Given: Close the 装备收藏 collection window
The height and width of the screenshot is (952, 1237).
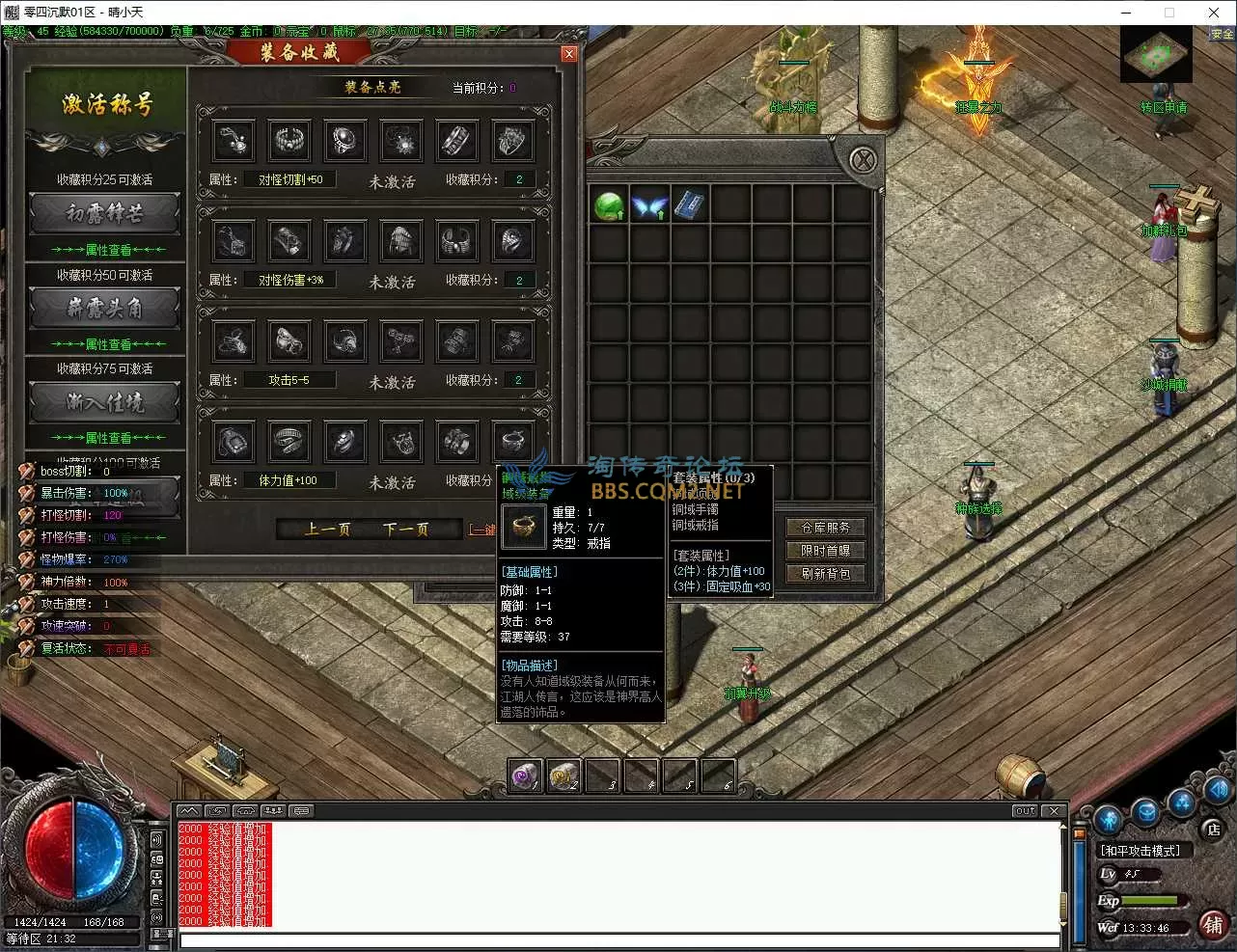Looking at the screenshot, I should click(569, 54).
